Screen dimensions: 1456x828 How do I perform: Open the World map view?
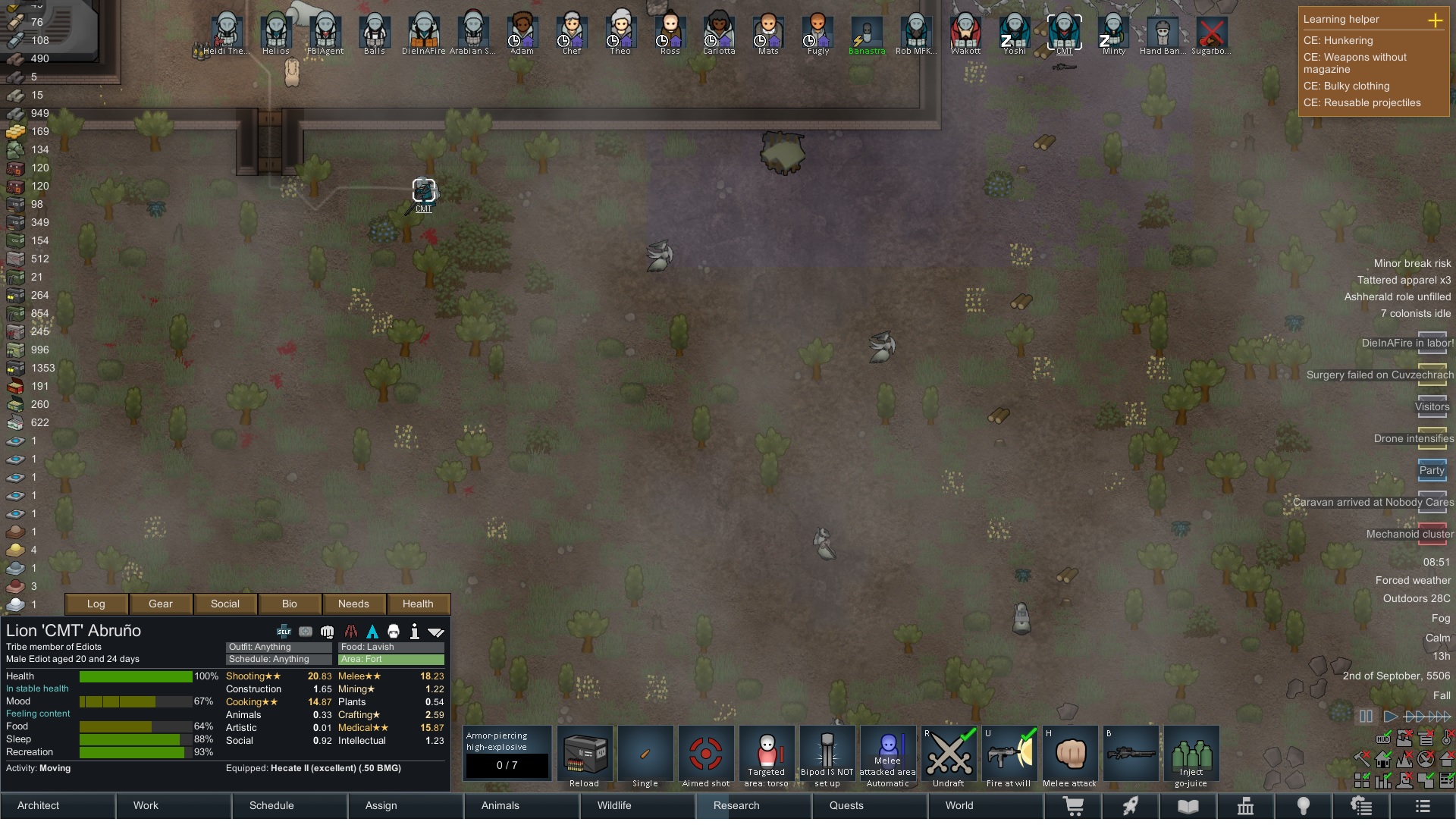pos(959,805)
